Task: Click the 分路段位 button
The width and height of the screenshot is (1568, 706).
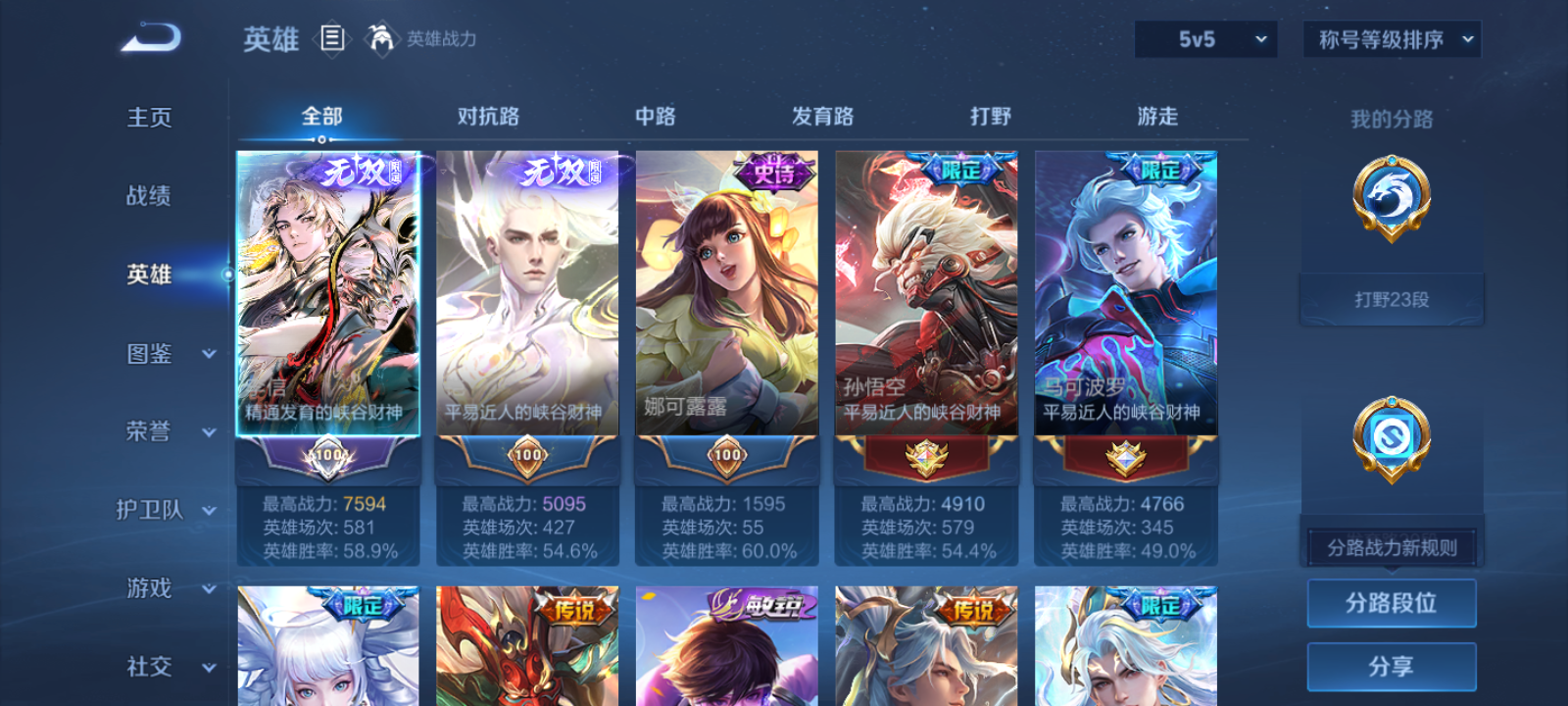Action: [x=1392, y=603]
